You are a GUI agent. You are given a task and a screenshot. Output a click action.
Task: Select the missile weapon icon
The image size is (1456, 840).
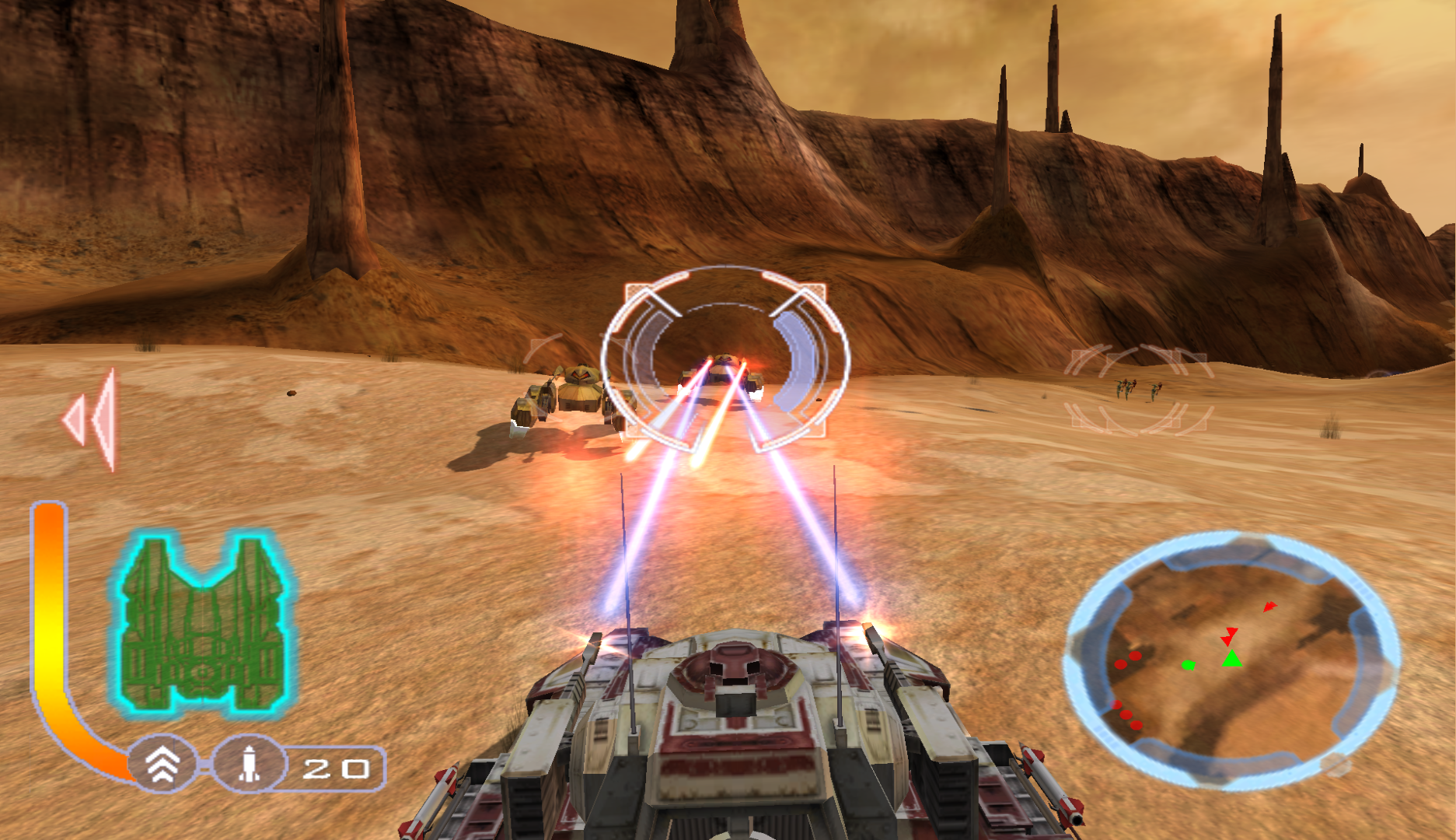click(248, 765)
